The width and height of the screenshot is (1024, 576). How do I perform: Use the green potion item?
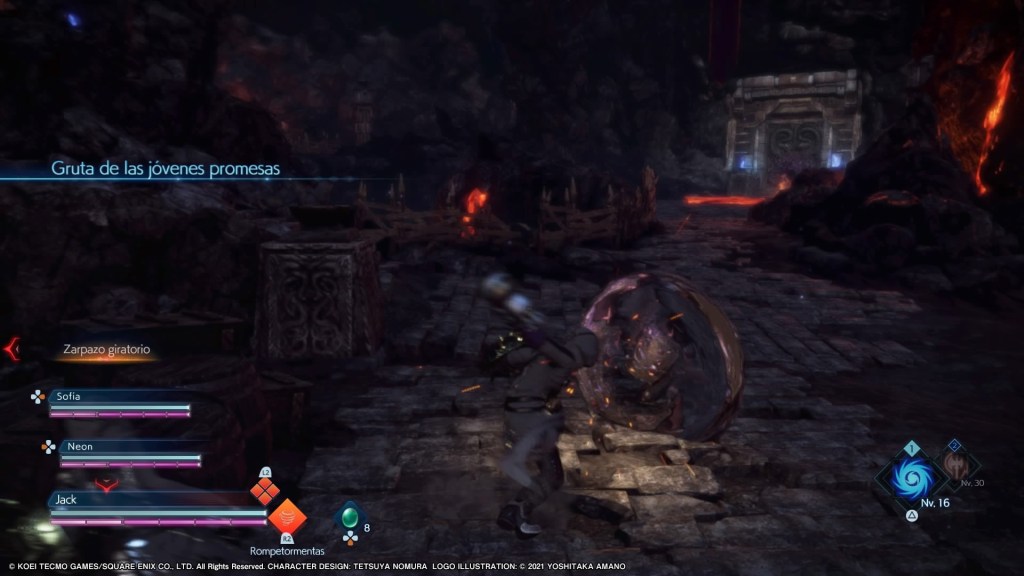[x=349, y=519]
